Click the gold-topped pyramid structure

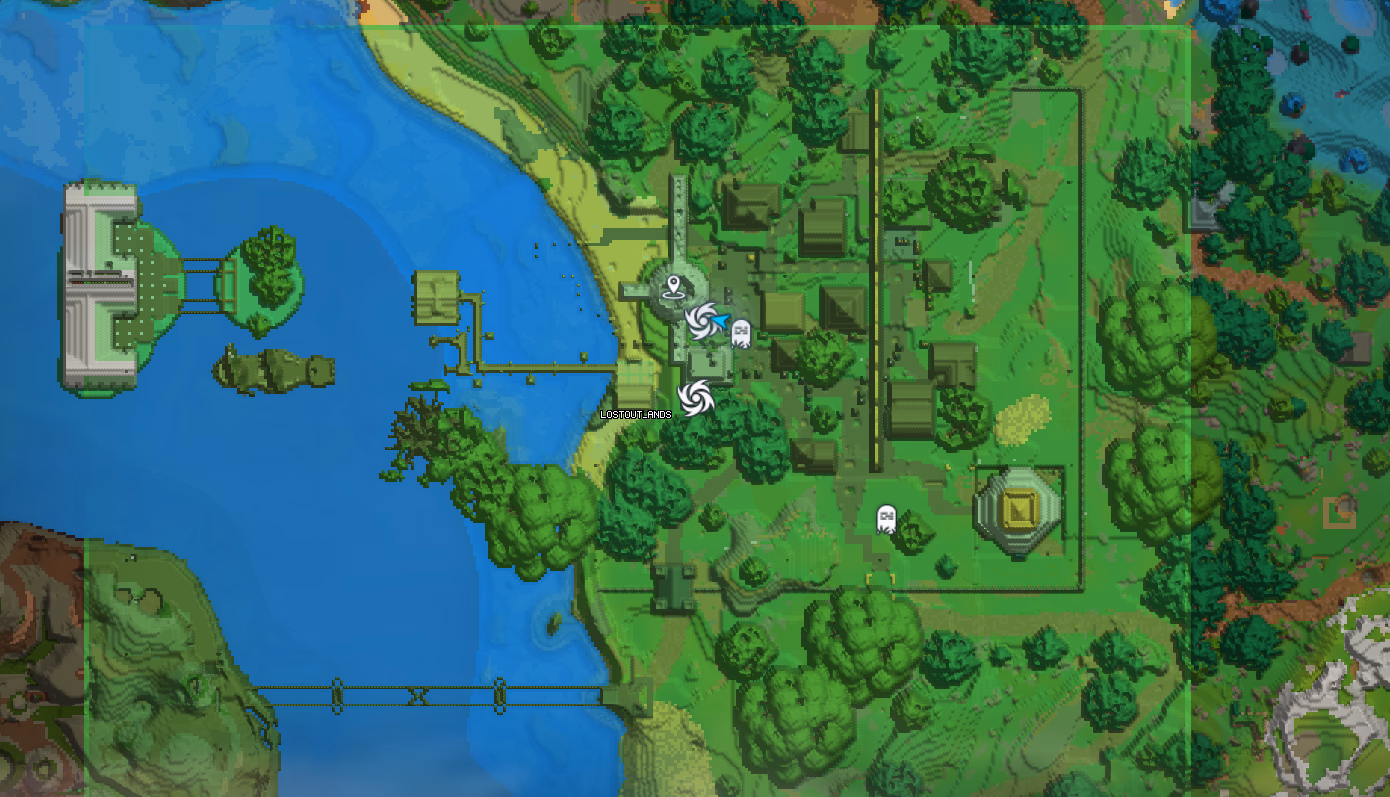(1018, 510)
